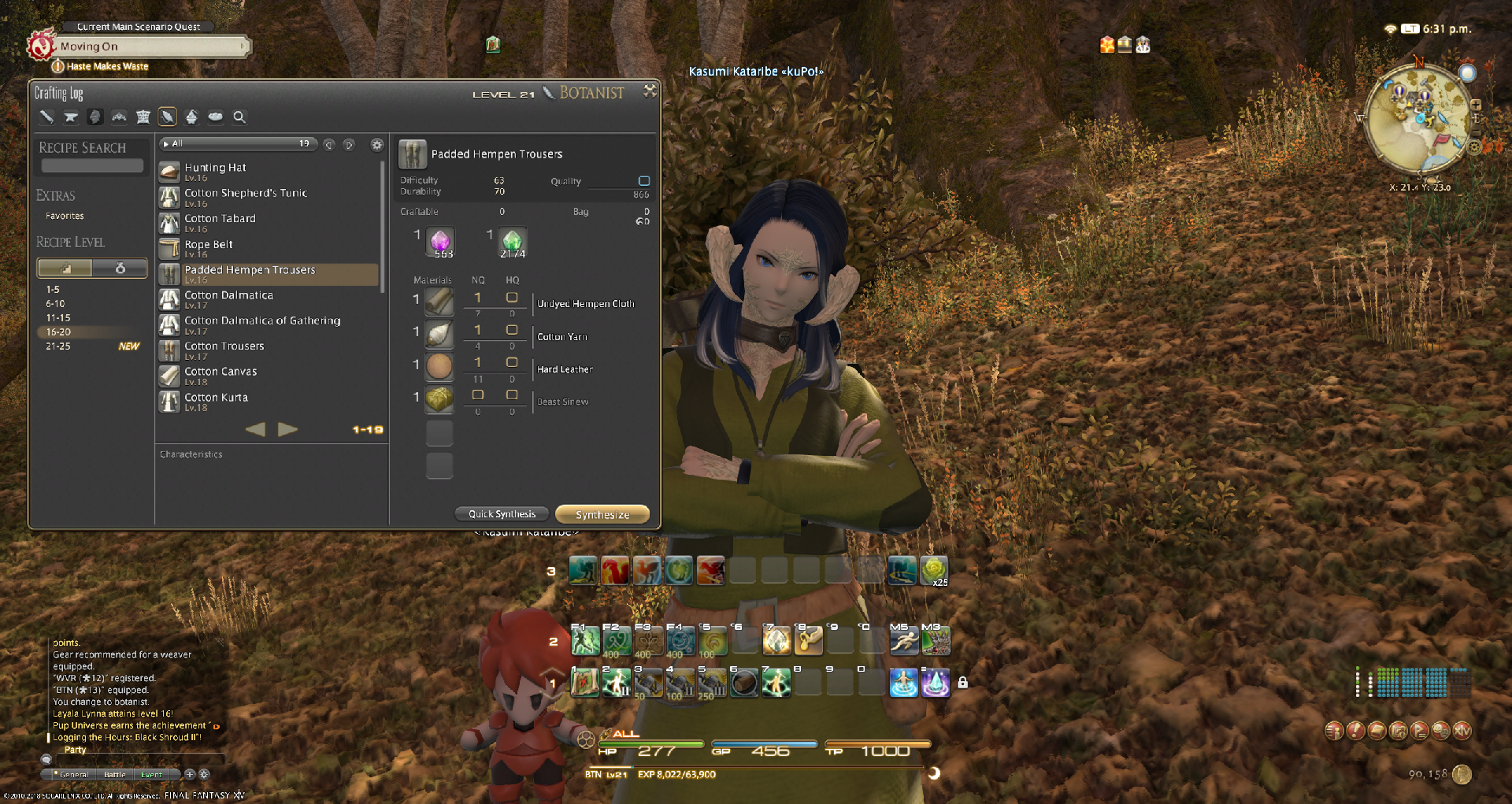Click the circular minimap
The image size is (1512, 804).
pyautogui.click(x=1417, y=118)
